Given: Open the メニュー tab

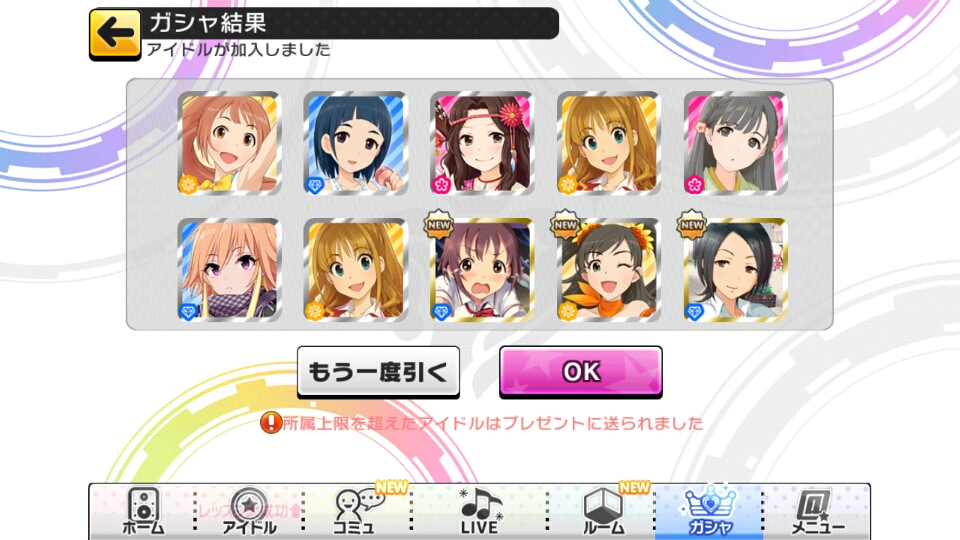Looking at the screenshot, I should point(816,512).
